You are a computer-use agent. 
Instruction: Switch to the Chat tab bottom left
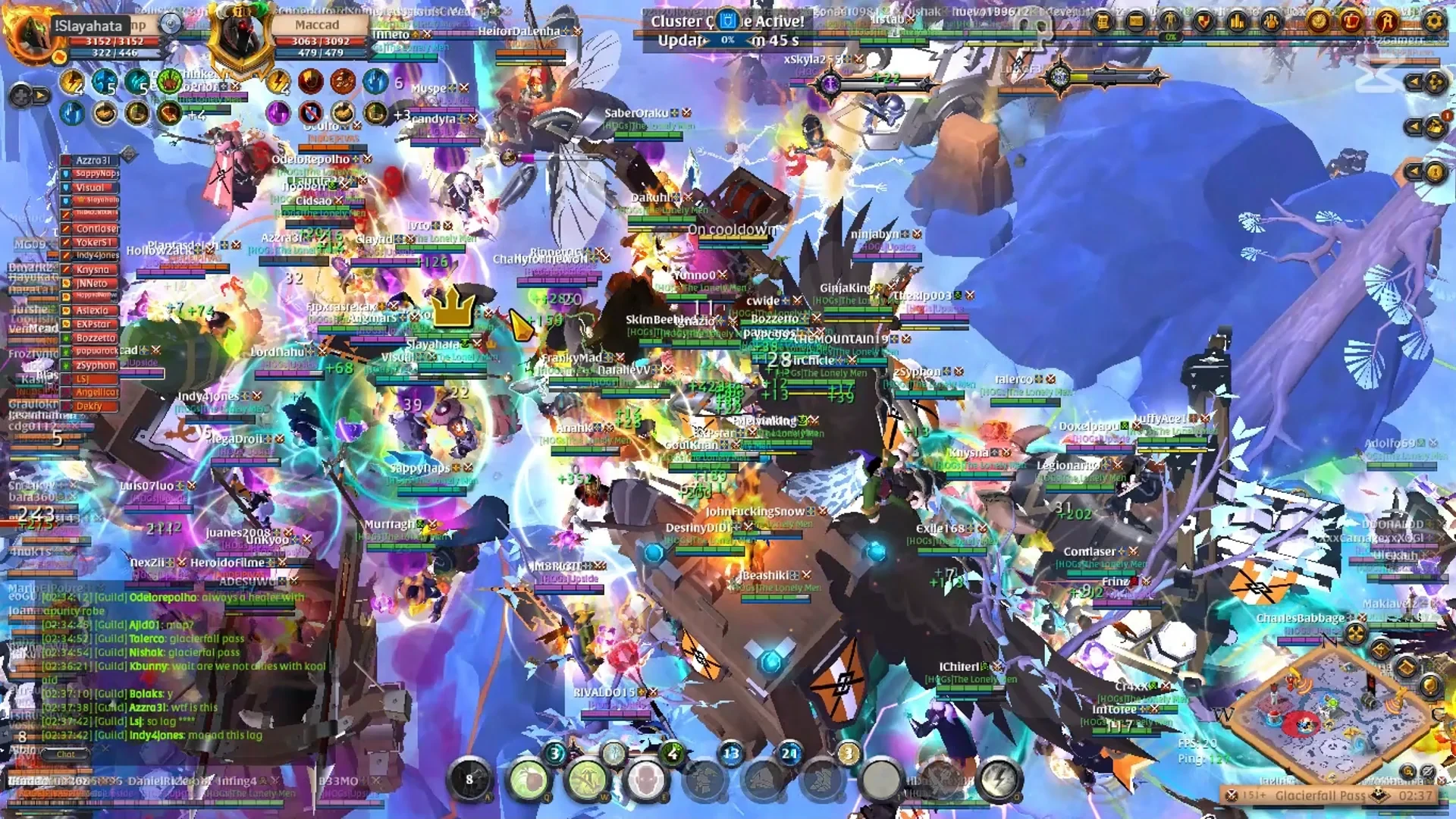tap(67, 754)
